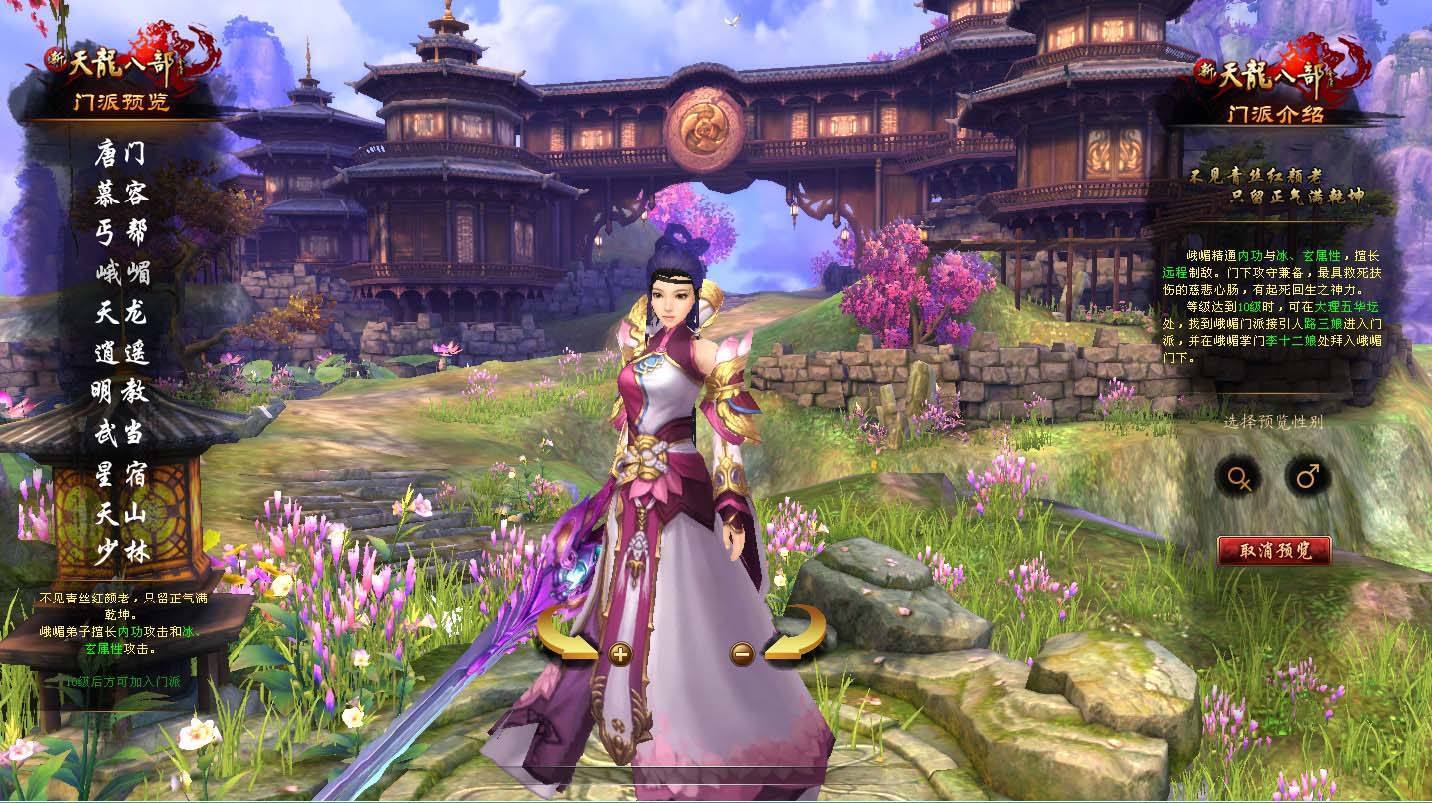Zoom in with the plus button
This screenshot has width=1432, height=803.
point(620,654)
